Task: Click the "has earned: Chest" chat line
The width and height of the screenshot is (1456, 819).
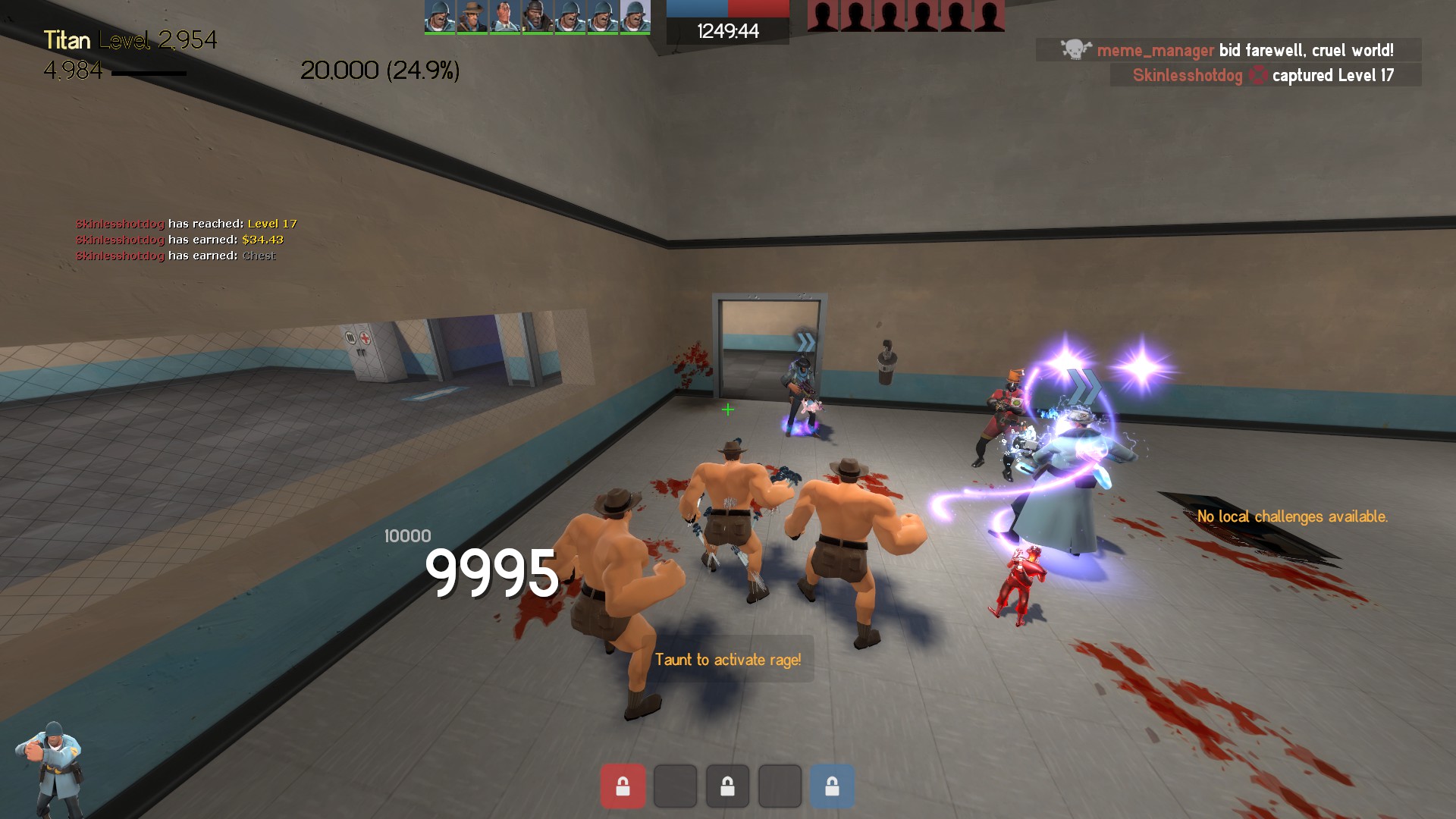Action: point(175,256)
